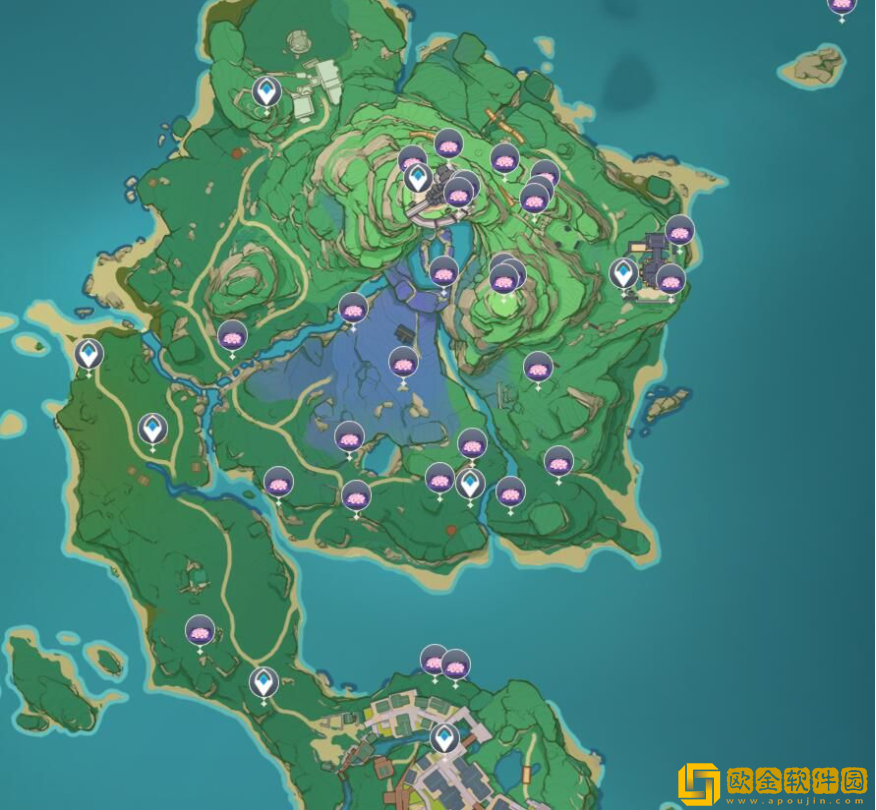Pick the teleport waypoint next to the eastern estate
Viewport: 876px width, 810px height.
pos(624,272)
